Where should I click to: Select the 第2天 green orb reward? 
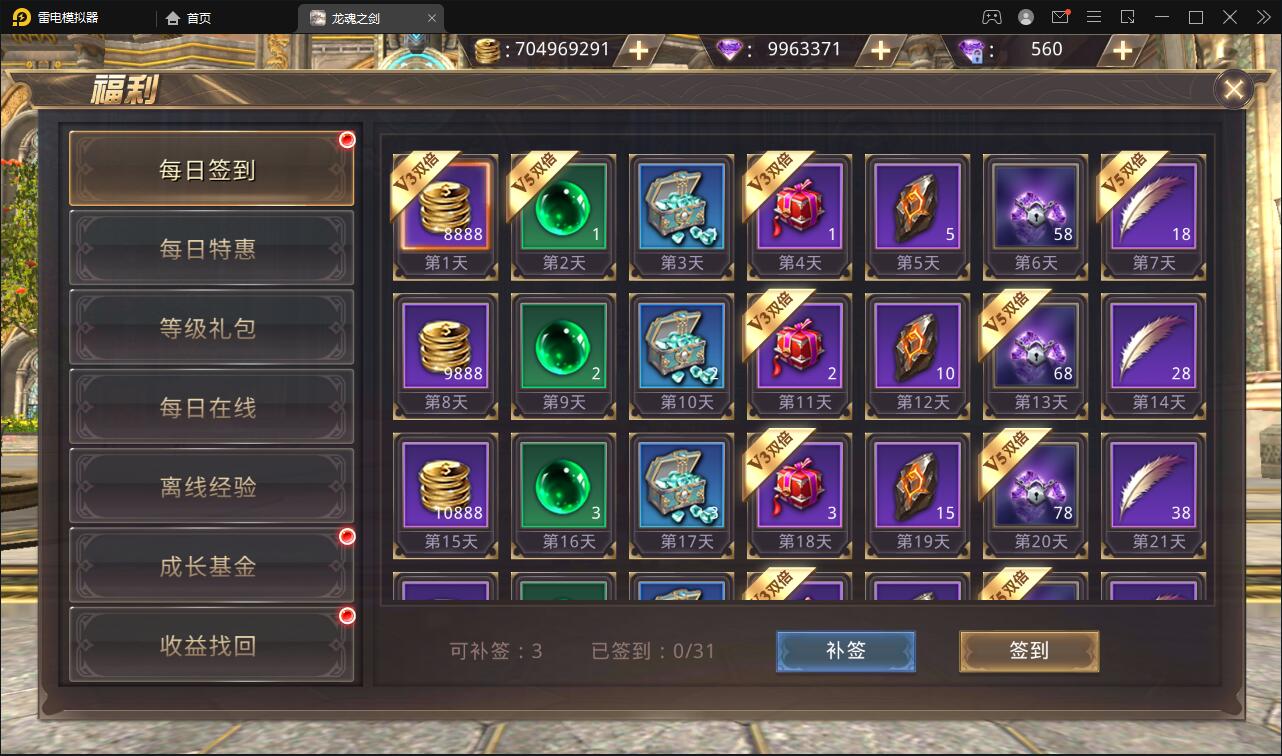[563, 207]
